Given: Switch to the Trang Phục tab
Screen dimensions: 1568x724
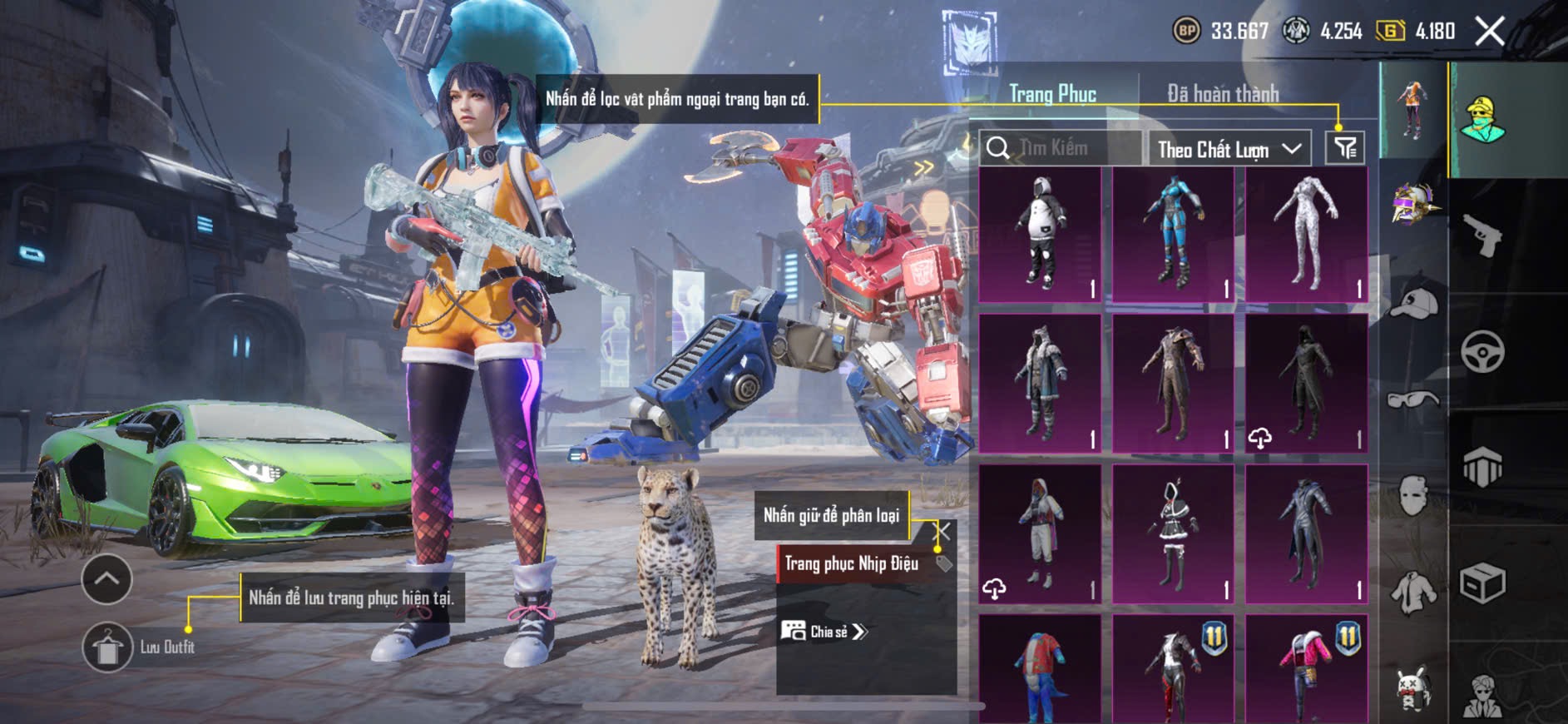Looking at the screenshot, I should 1052,94.
